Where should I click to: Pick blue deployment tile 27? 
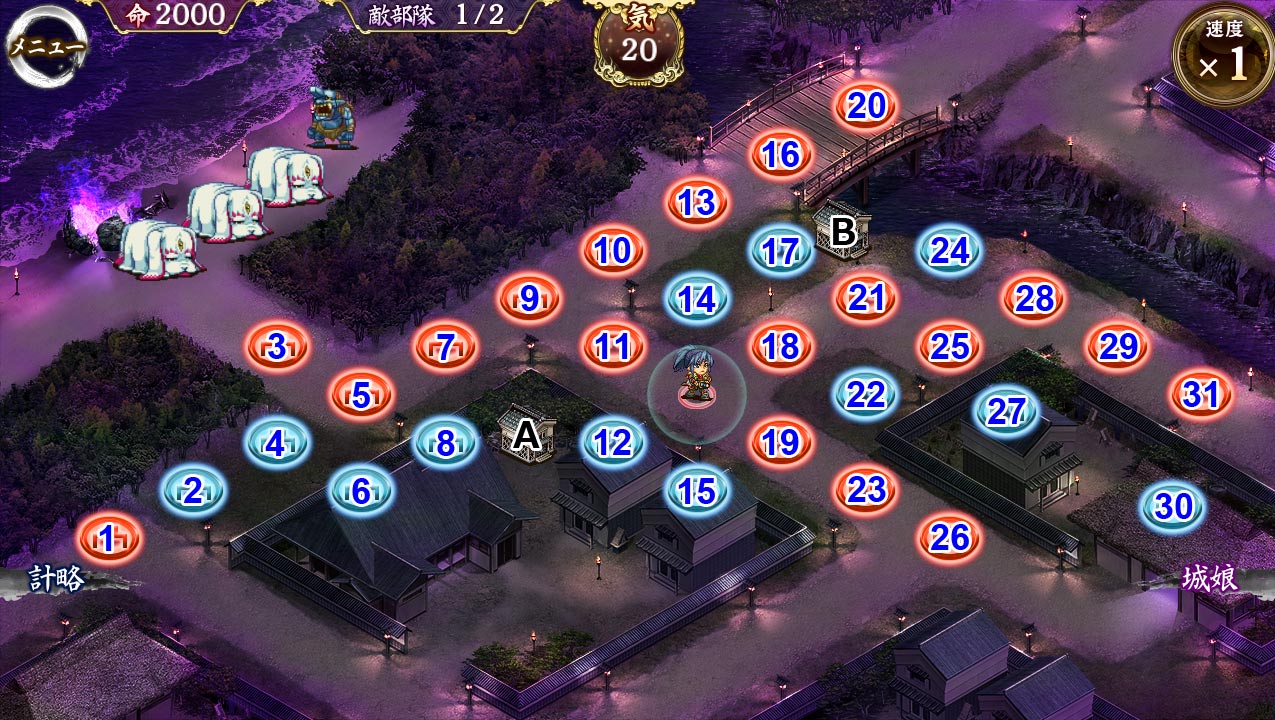1006,412
